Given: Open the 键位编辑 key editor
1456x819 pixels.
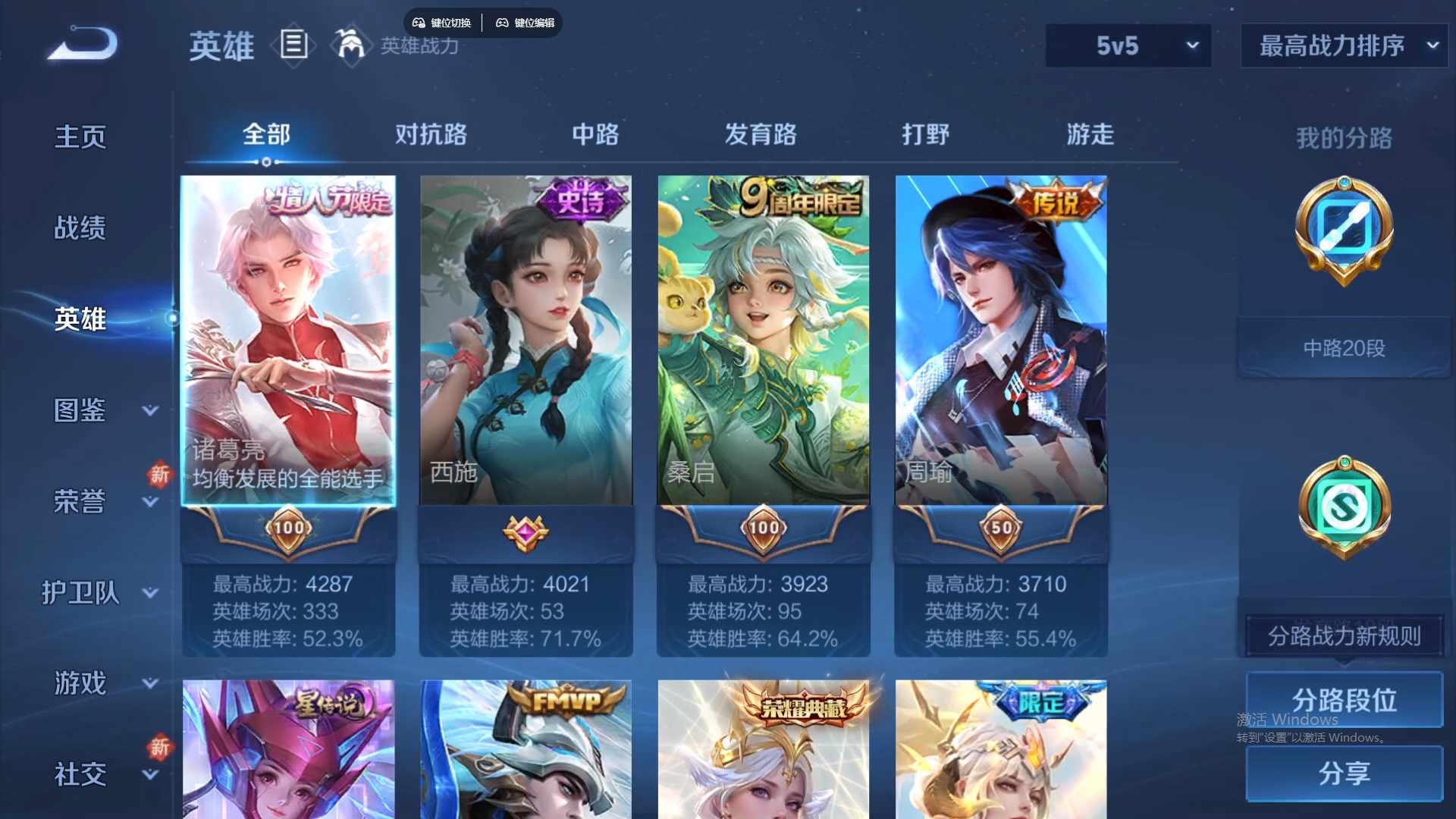Looking at the screenshot, I should click(x=526, y=23).
